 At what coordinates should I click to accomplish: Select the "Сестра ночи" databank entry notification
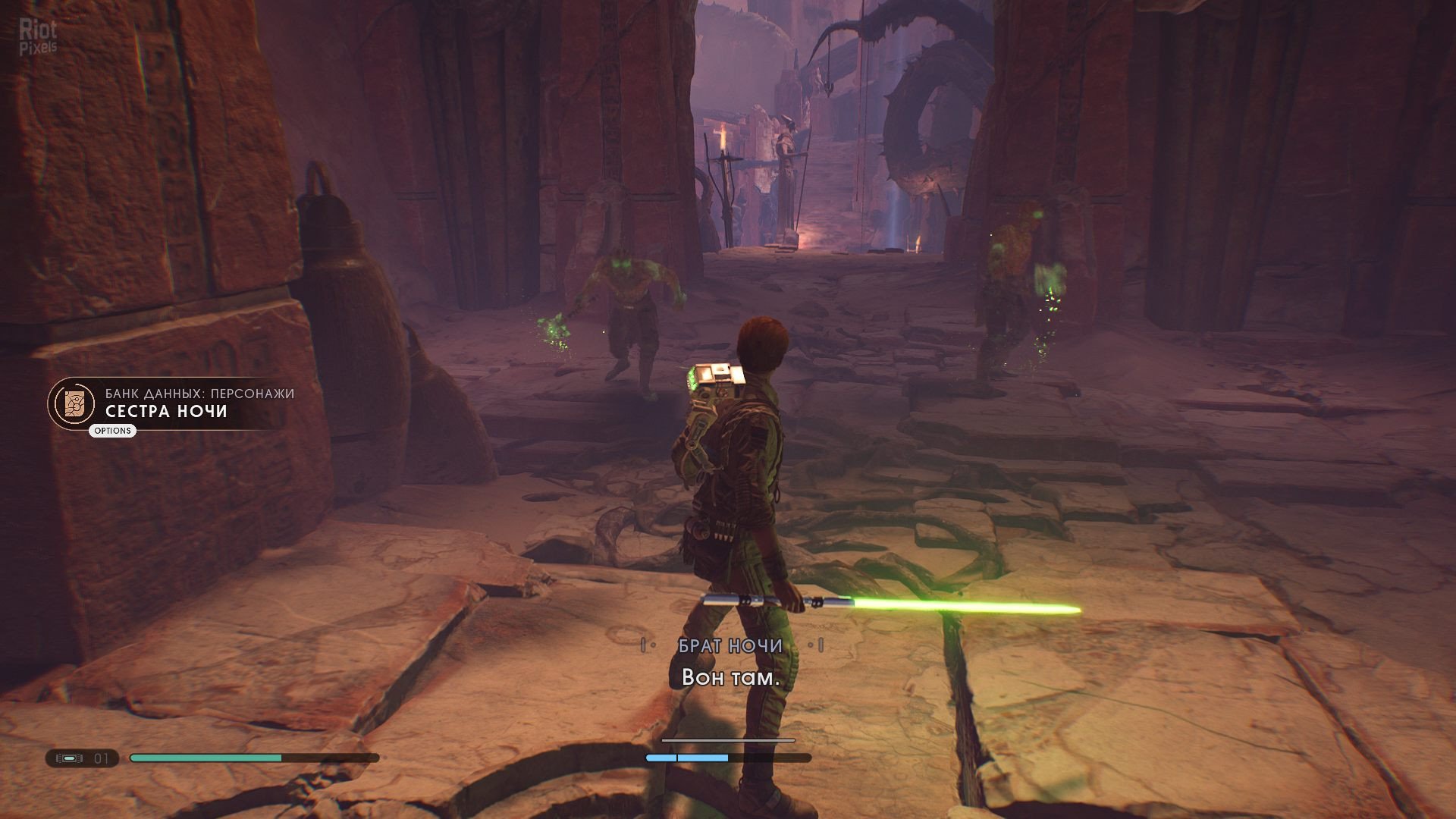(166, 411)
